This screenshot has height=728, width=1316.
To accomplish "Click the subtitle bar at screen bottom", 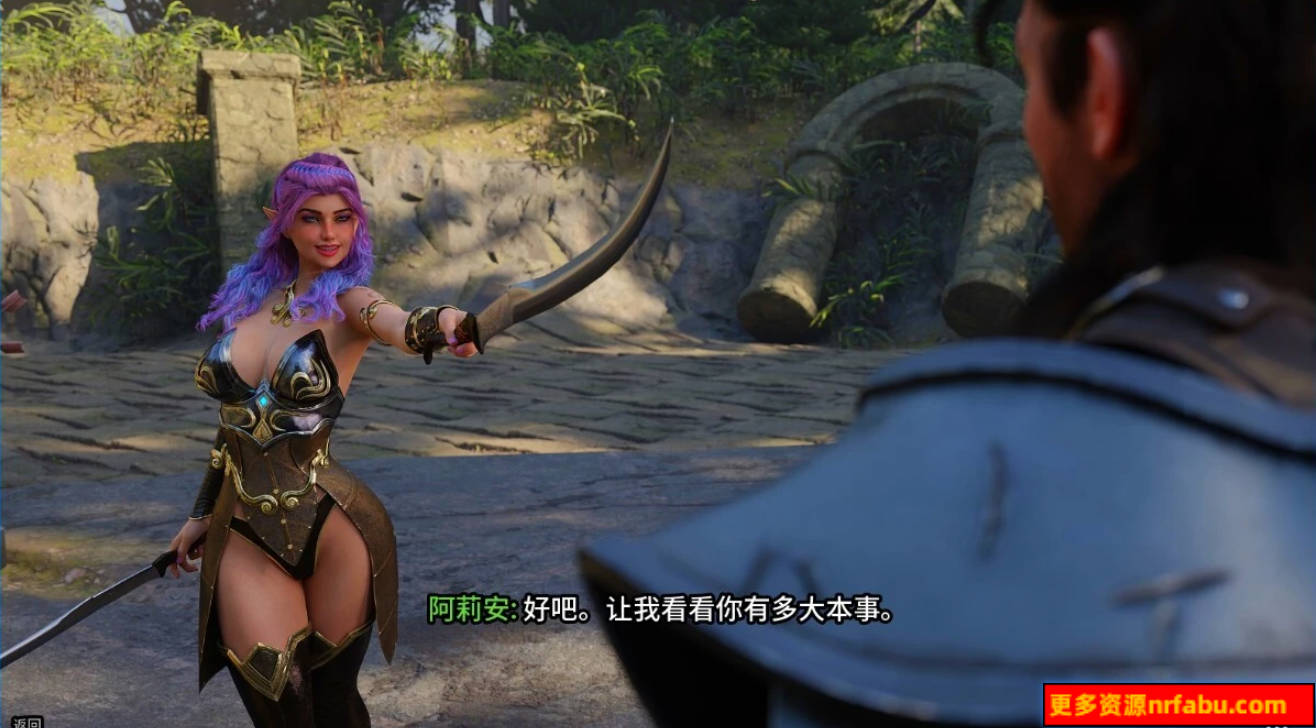I will click(660, 610).
